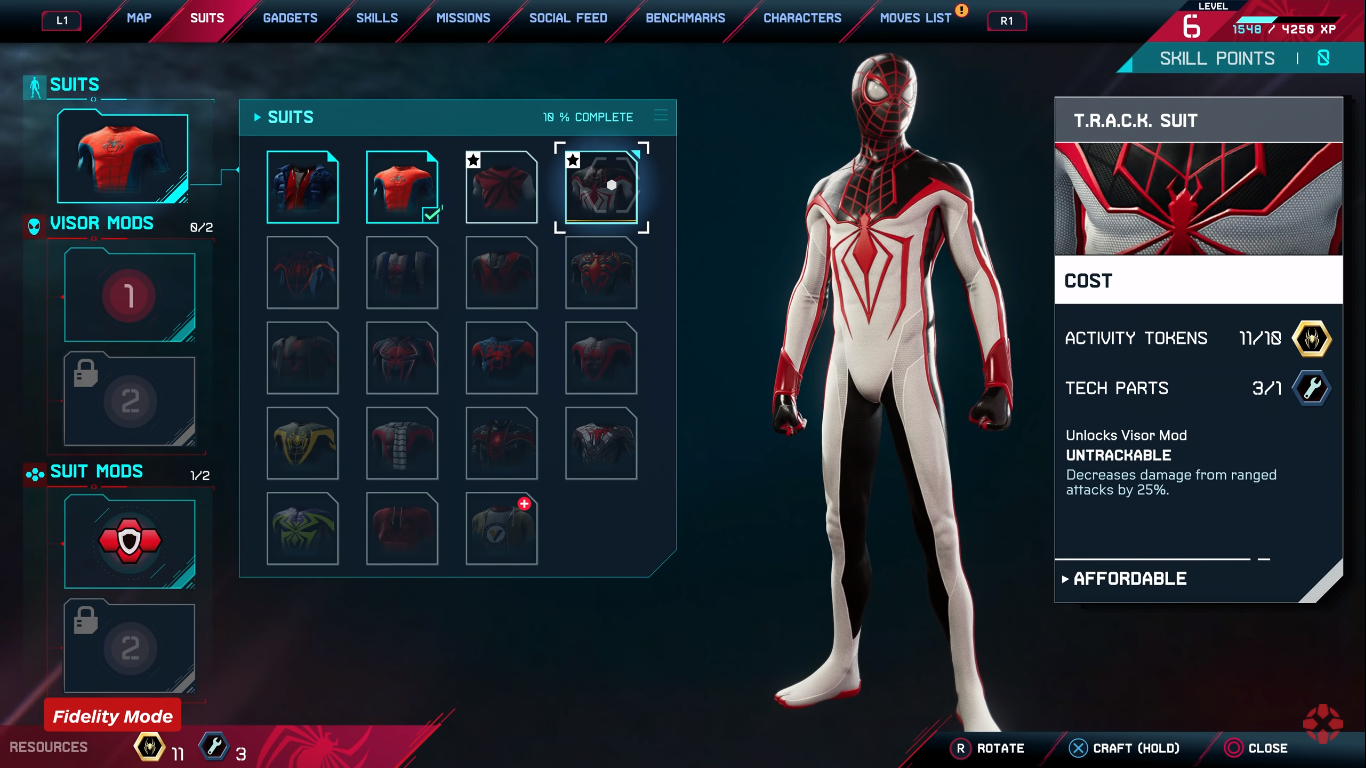1366x768 pixels.
Task: Select Visor Mod slot one
Action: pyautogui.click(x=130, y=297)
